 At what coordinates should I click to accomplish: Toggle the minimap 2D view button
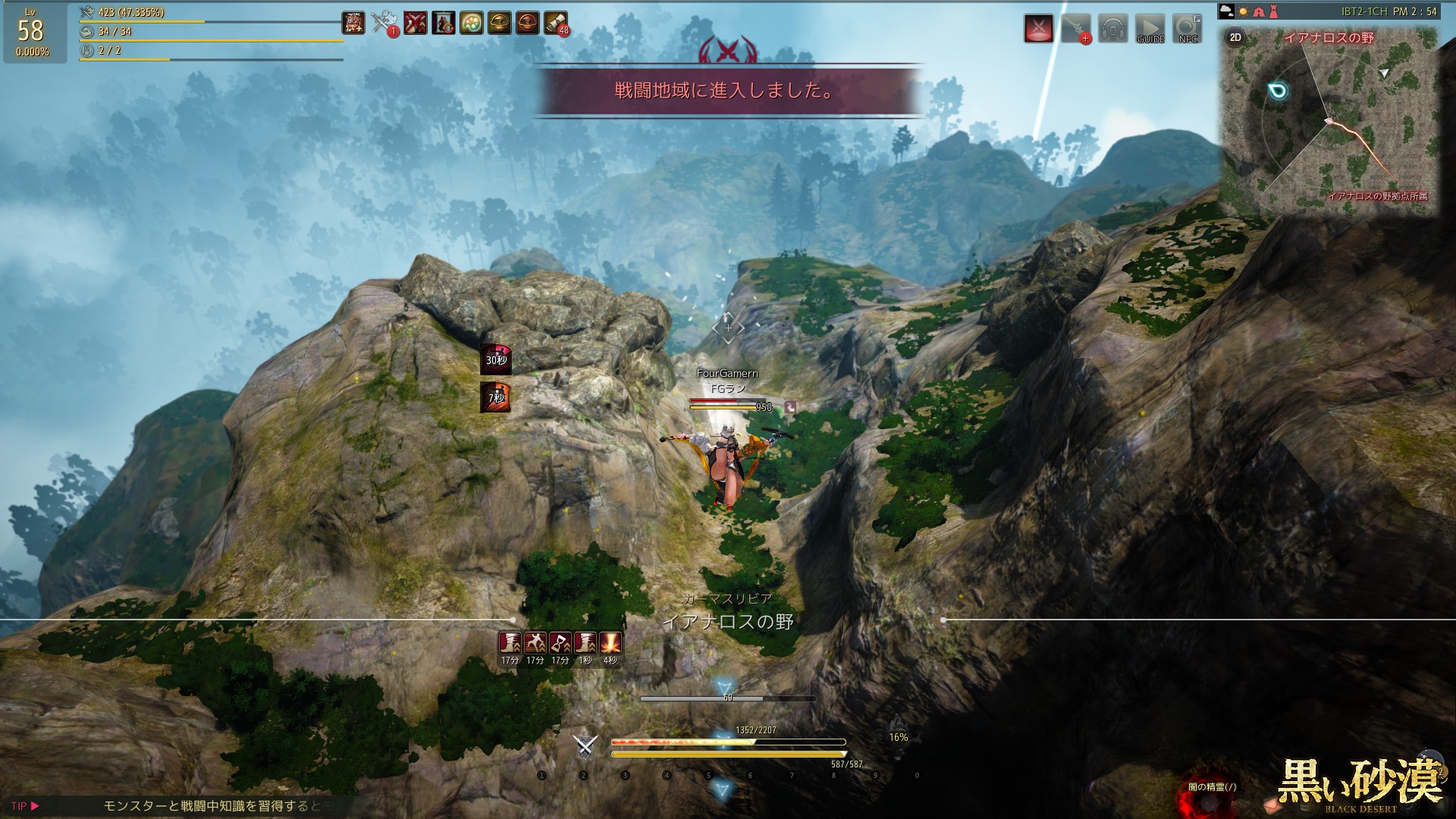(1235, 37)
